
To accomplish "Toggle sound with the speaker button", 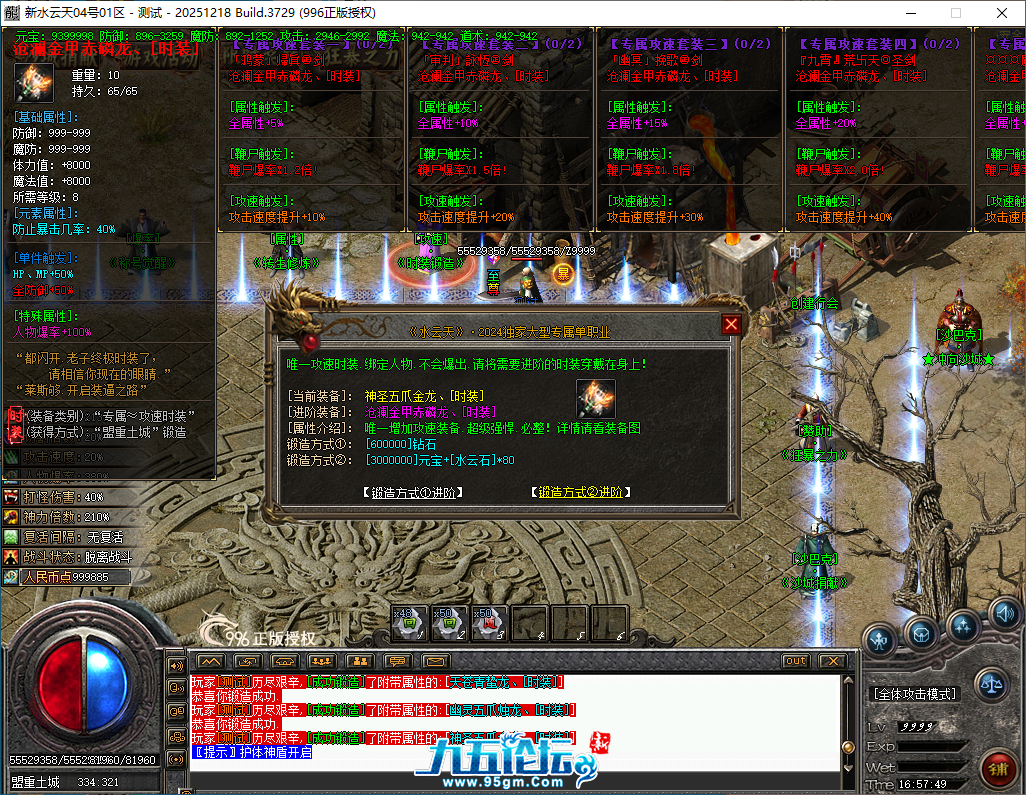I will pyautogui.click(x=1004, y=613).
